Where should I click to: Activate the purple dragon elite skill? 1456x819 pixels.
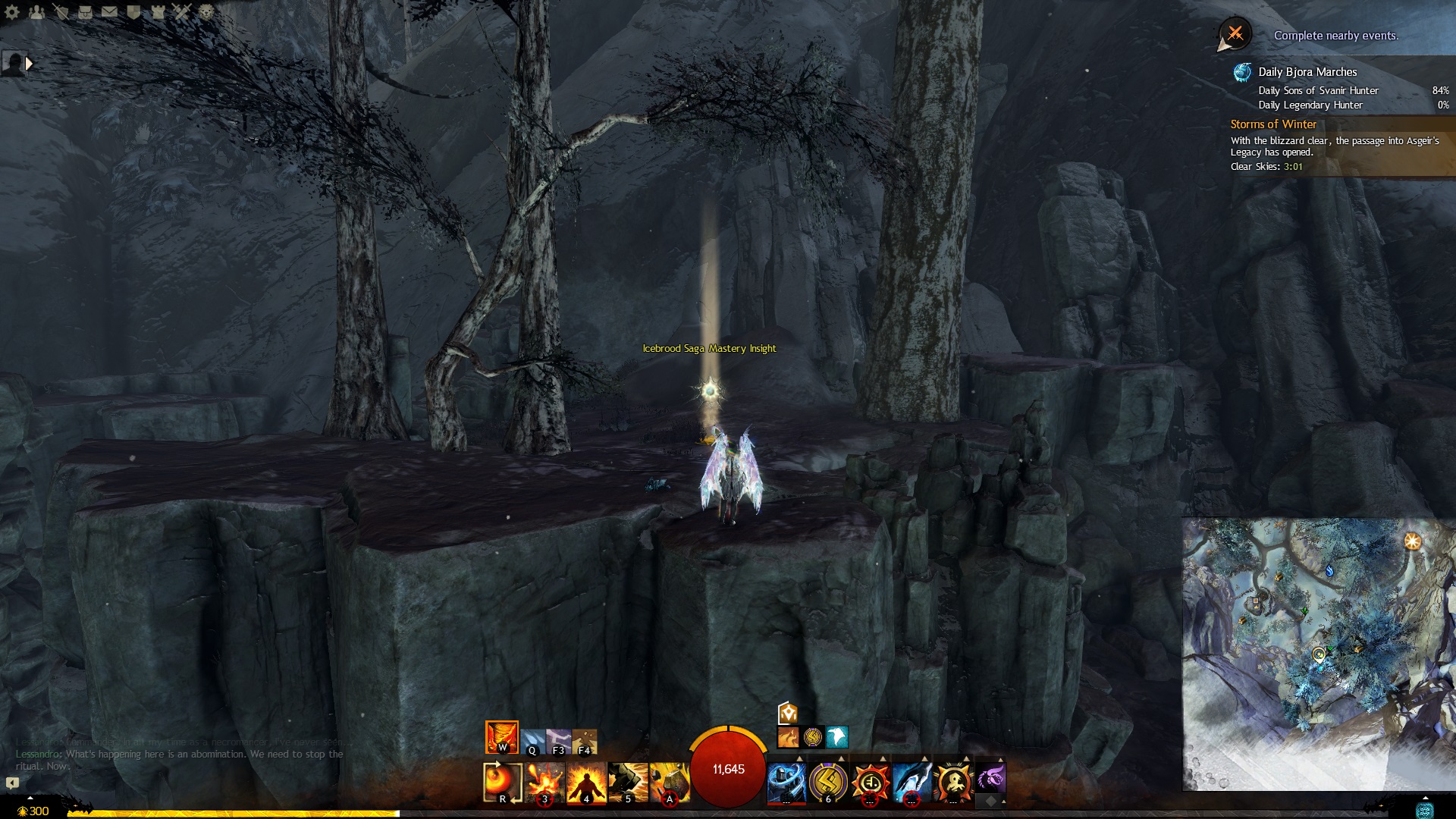(990, 779)
